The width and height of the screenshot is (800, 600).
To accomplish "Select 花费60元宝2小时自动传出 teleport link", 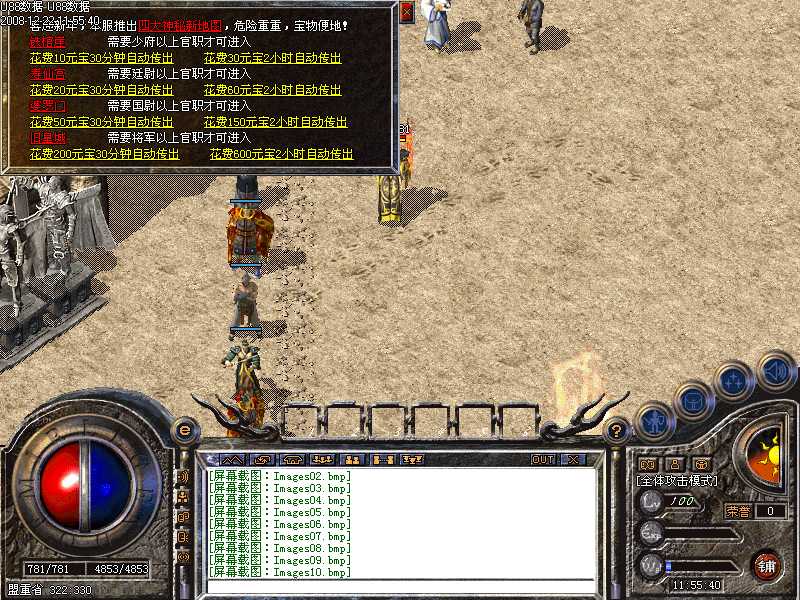I will coord(272,90).
